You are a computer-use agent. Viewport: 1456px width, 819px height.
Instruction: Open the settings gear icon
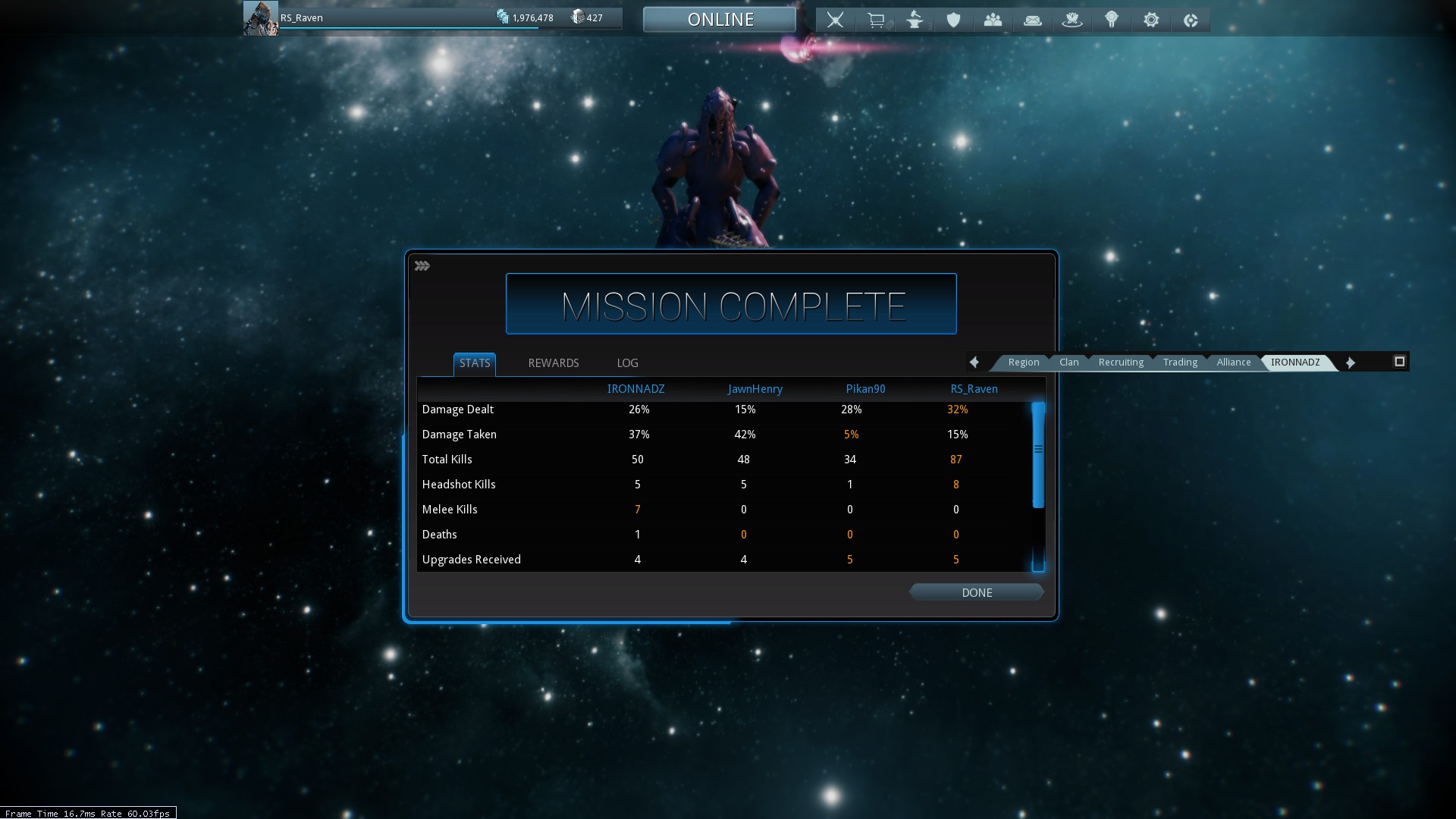(x=1150, y=20)
